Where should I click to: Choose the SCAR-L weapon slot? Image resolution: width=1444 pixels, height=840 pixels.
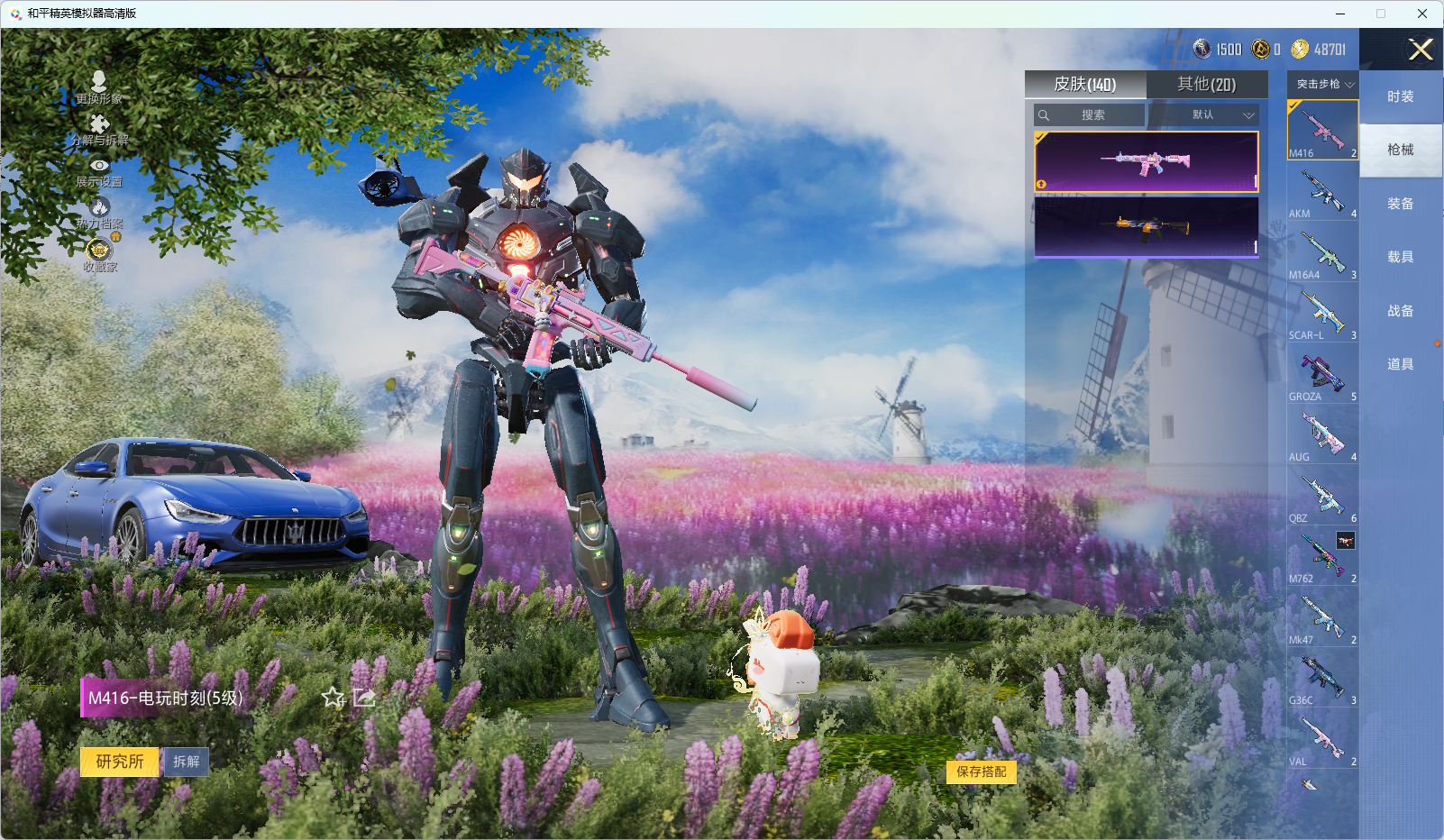(x=1322, y=314)
